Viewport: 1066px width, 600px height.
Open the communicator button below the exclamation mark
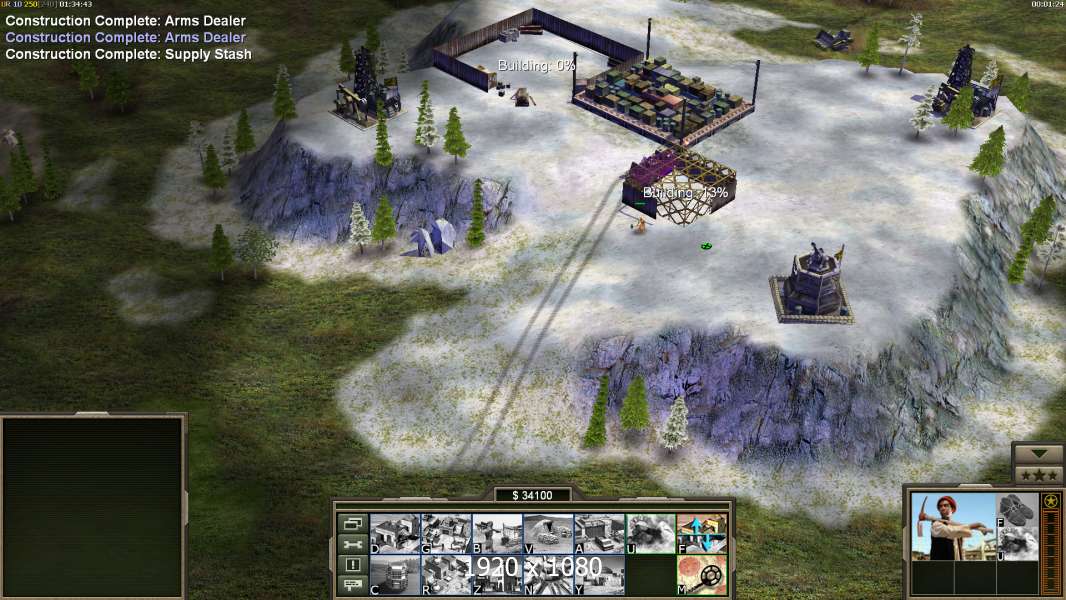click(352, 586)
